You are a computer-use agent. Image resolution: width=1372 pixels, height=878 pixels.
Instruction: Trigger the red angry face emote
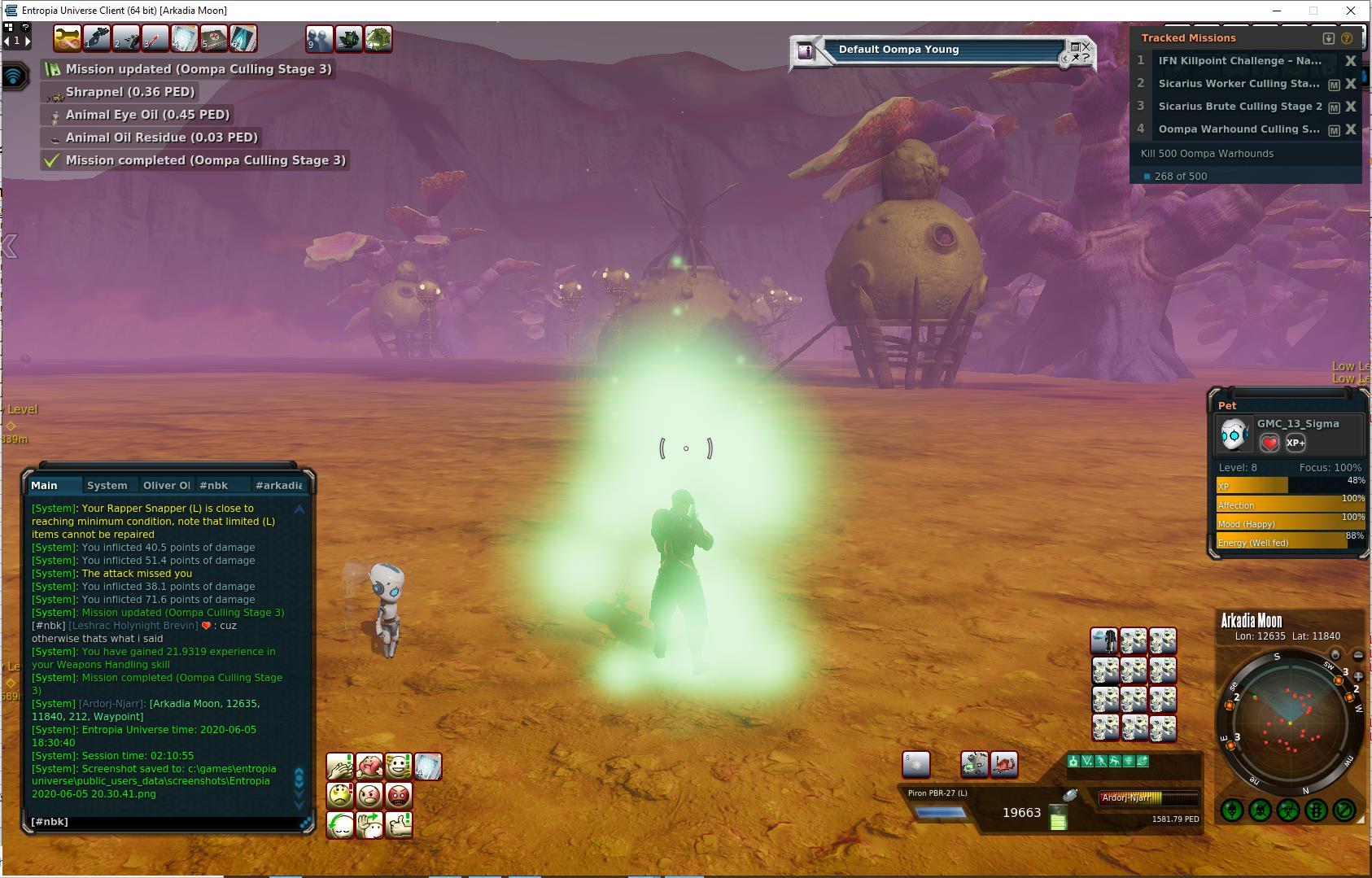pos(399,795)
